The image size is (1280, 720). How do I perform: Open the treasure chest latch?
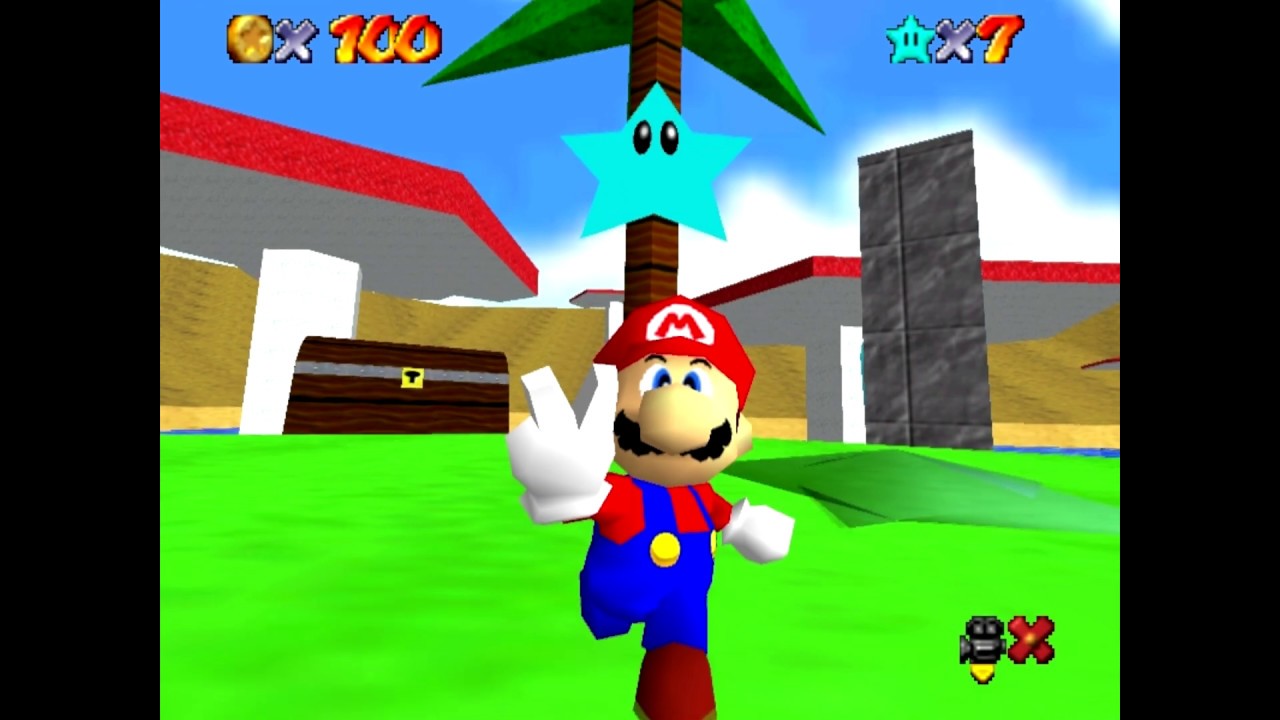point(411,380)
